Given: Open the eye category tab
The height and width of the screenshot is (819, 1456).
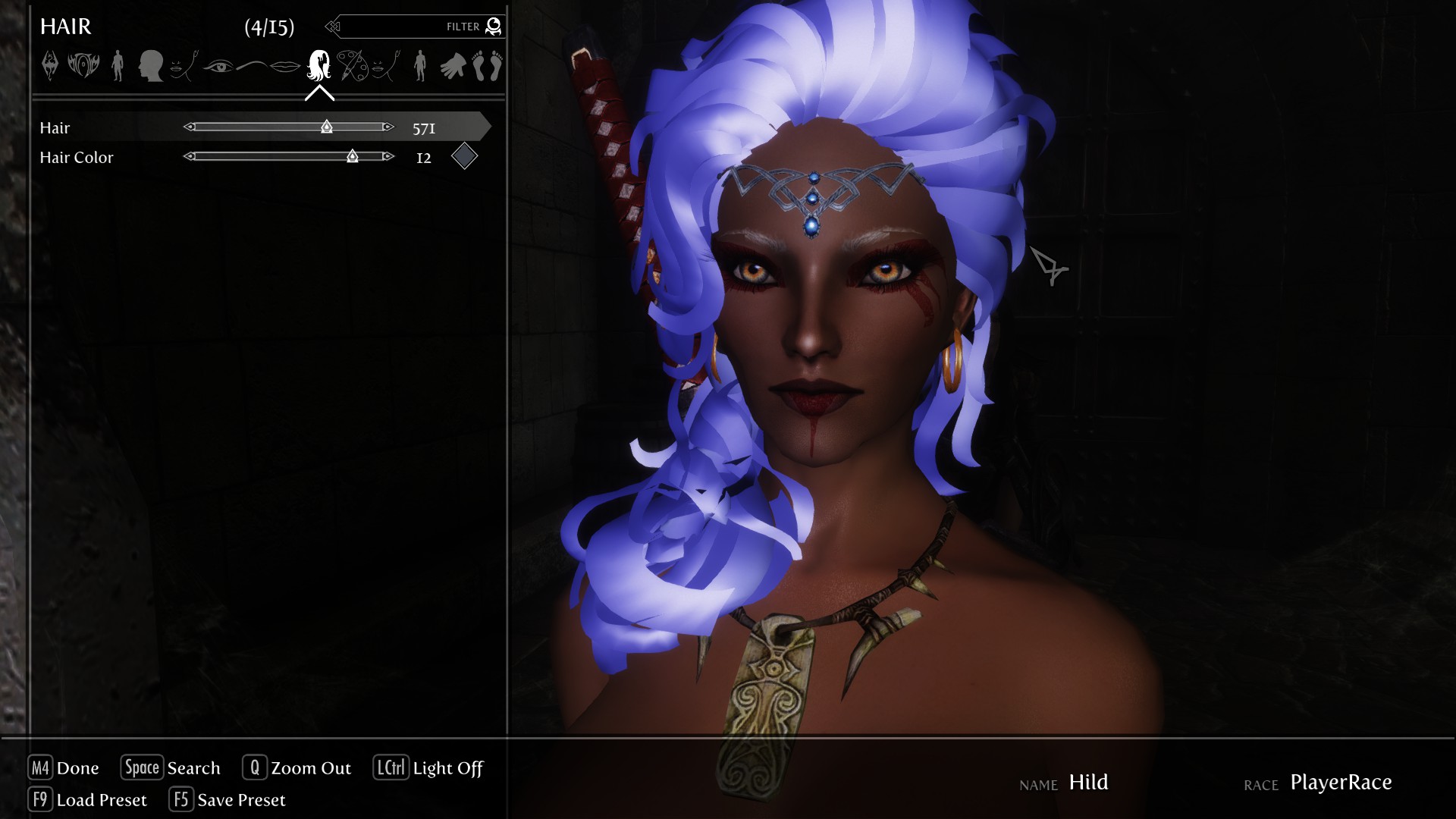Looking at the screenshot, I should coord(218,66).
